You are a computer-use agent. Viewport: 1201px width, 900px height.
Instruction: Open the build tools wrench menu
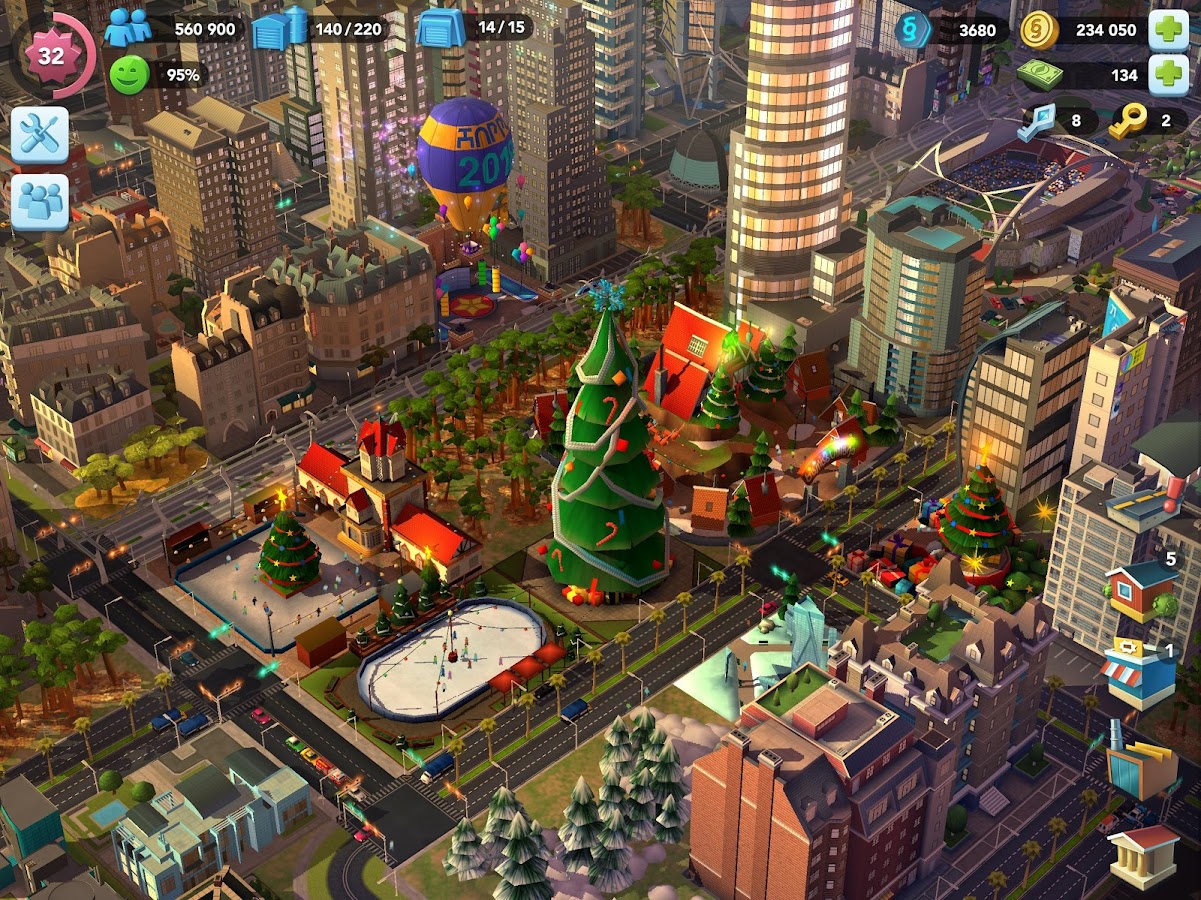(x=40, y=135)
